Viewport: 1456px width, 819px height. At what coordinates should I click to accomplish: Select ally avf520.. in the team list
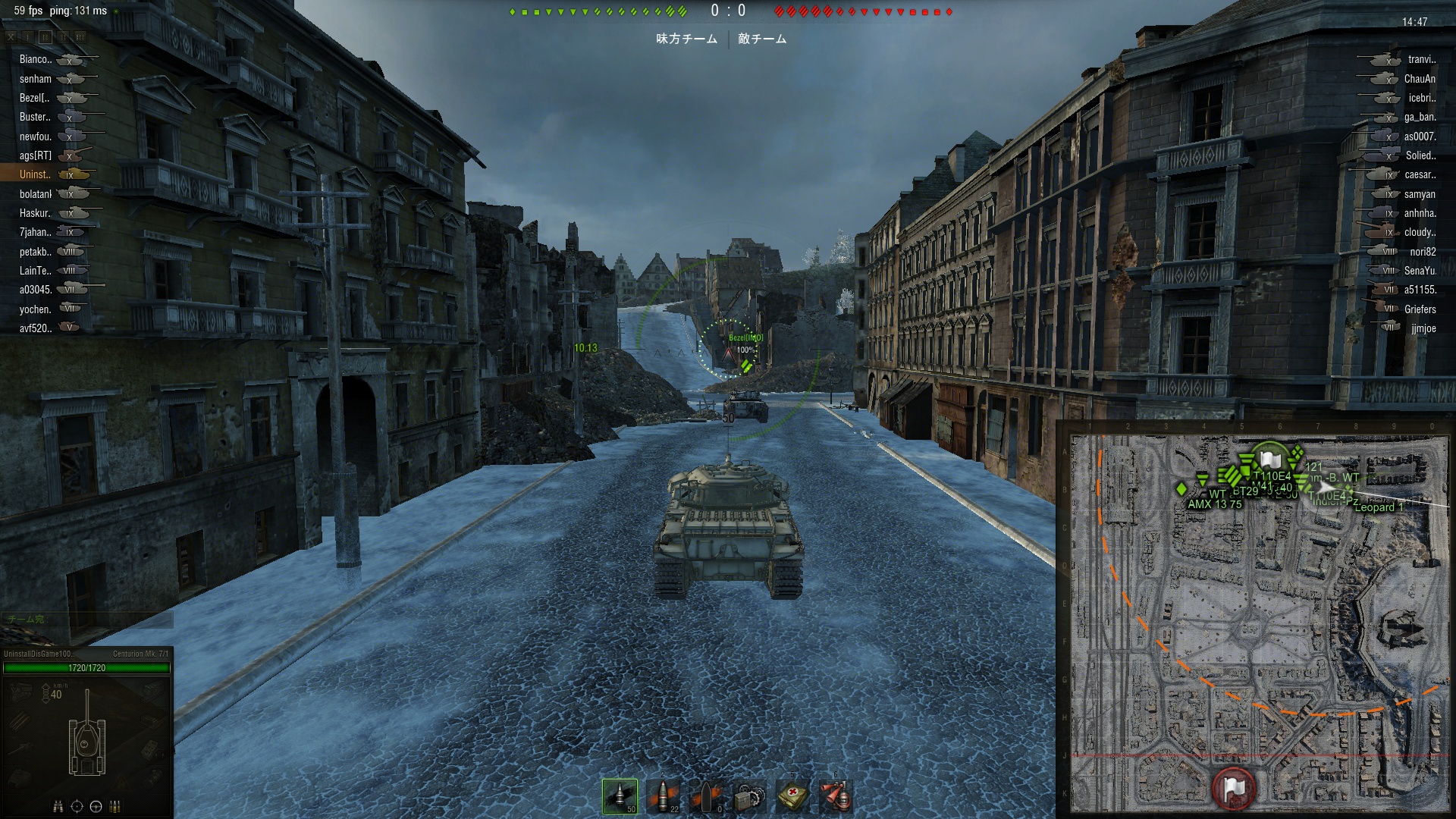(36, 328)
